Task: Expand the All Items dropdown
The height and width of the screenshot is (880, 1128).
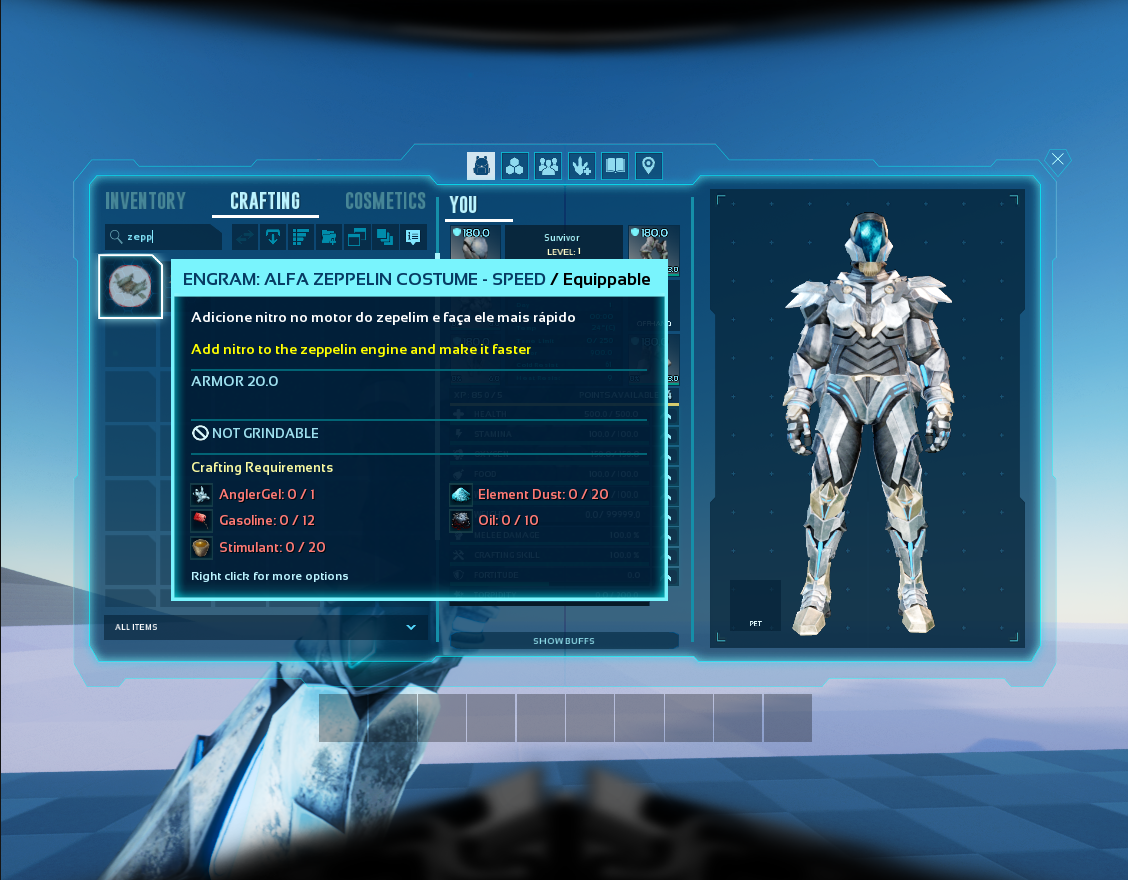Action: pyautogui.click(x=266, y=627)
